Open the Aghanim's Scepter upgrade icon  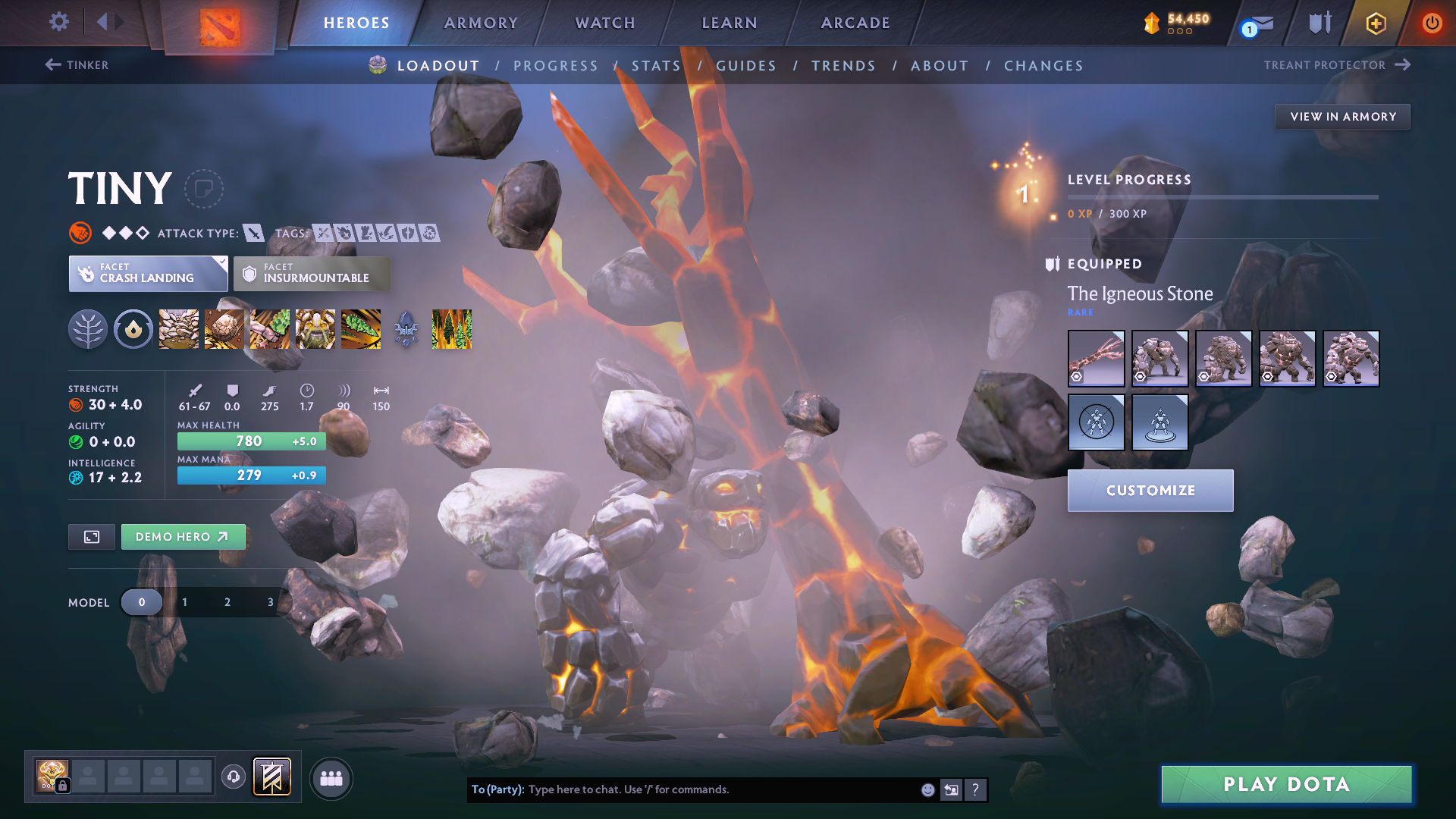pos(404,329)
